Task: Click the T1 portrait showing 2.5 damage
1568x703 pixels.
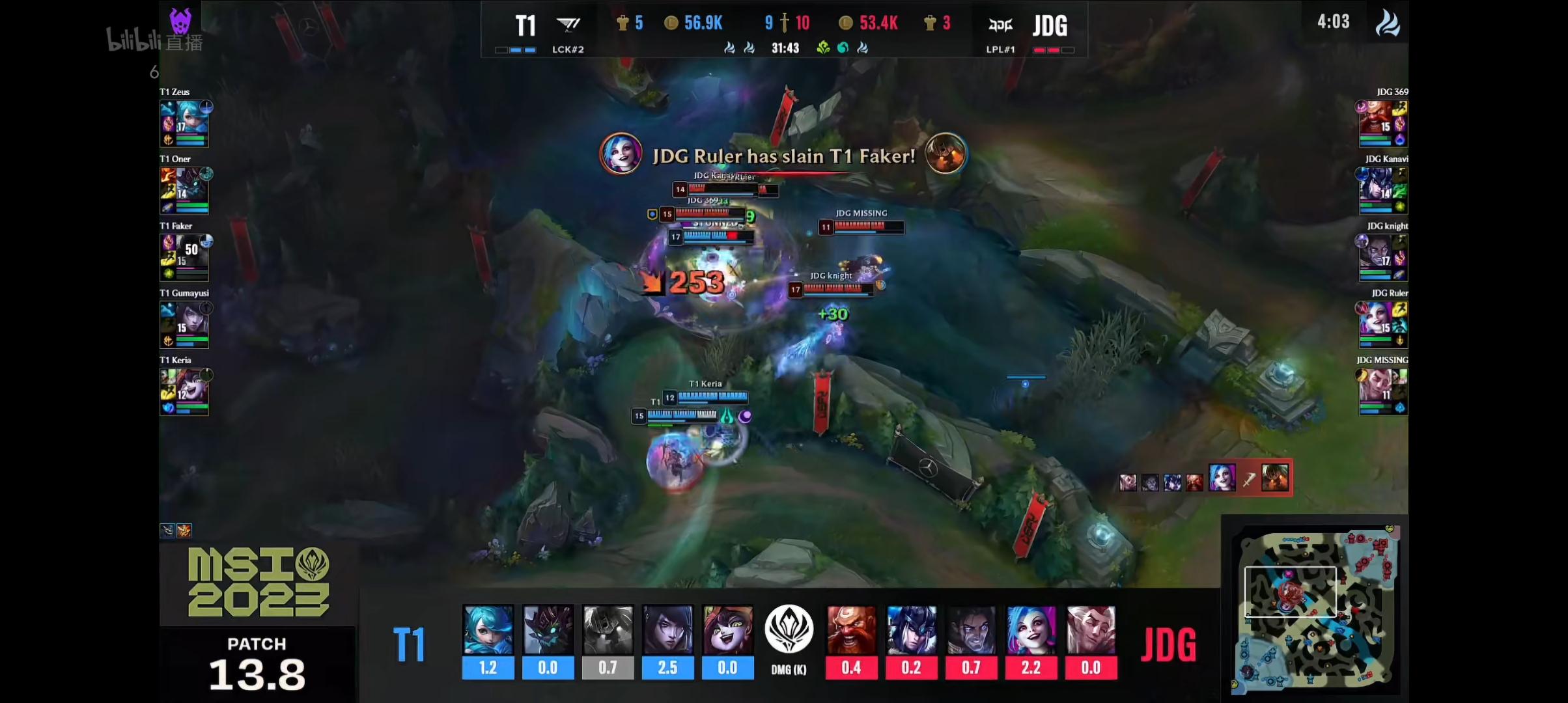Action: pos(667,630)
